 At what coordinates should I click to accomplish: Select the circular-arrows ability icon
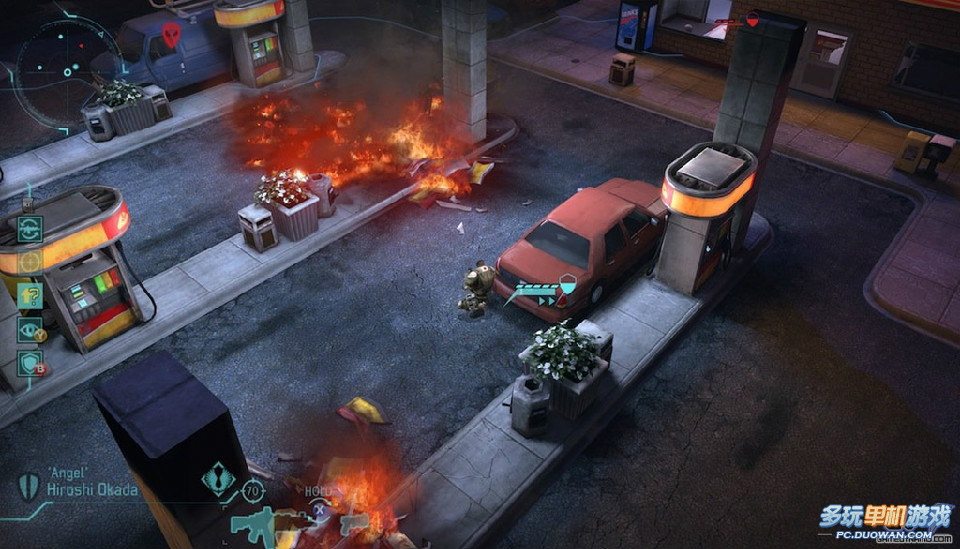(x=30, y=229)
